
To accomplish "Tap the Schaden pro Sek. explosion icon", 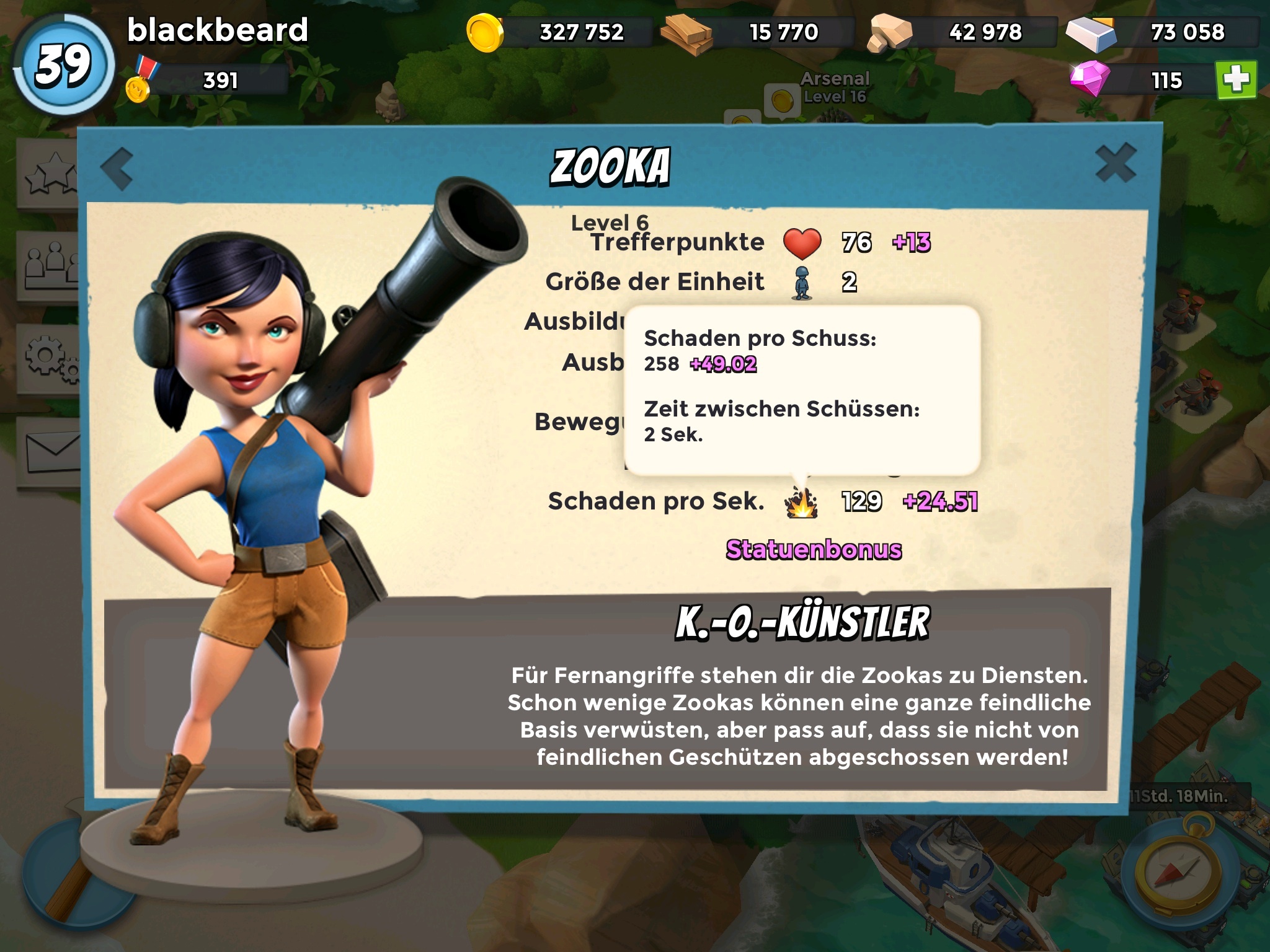I will [x=801, y=502].
